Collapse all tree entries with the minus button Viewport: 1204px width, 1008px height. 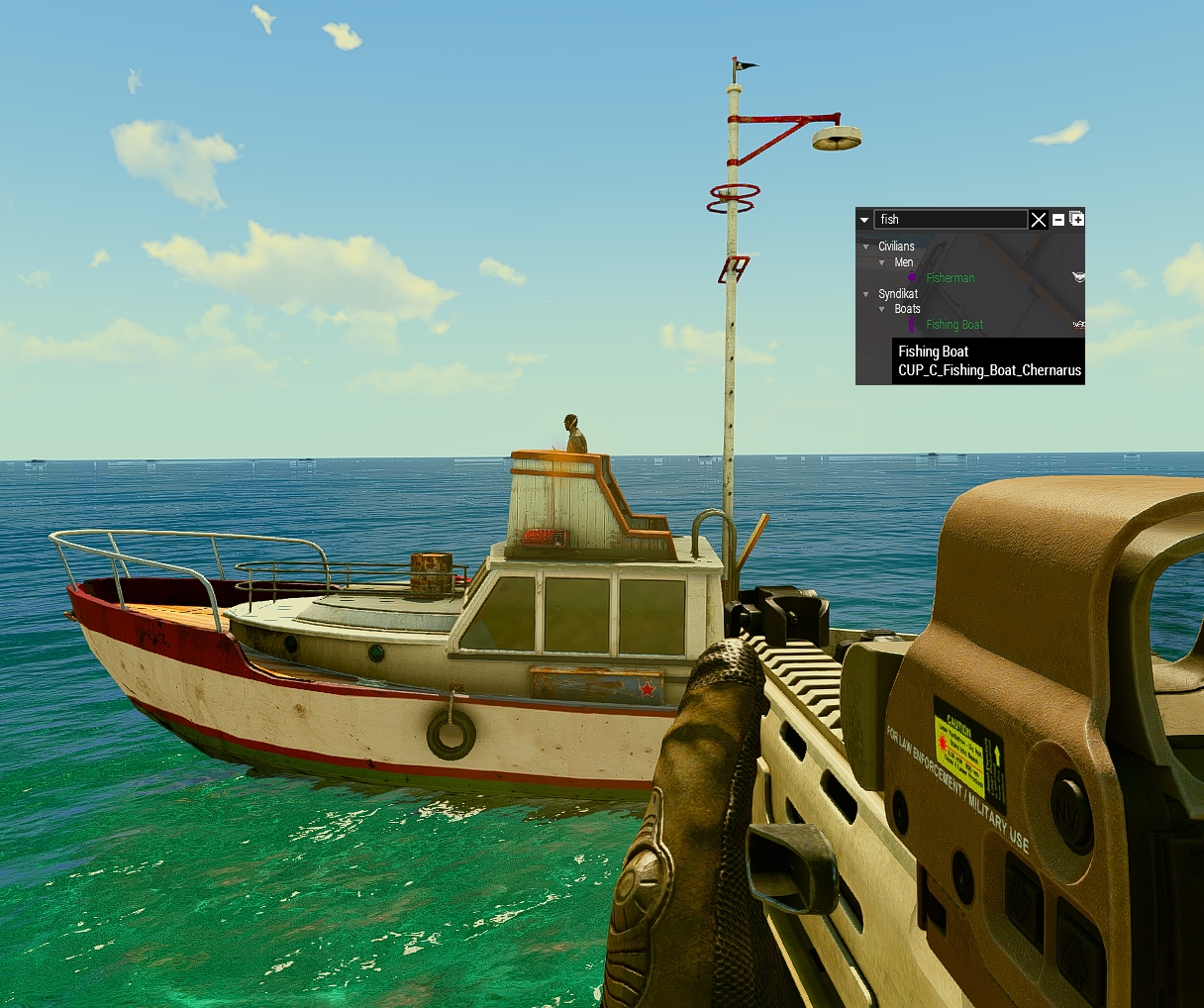pyautogui.click(x=1058, y=220)
